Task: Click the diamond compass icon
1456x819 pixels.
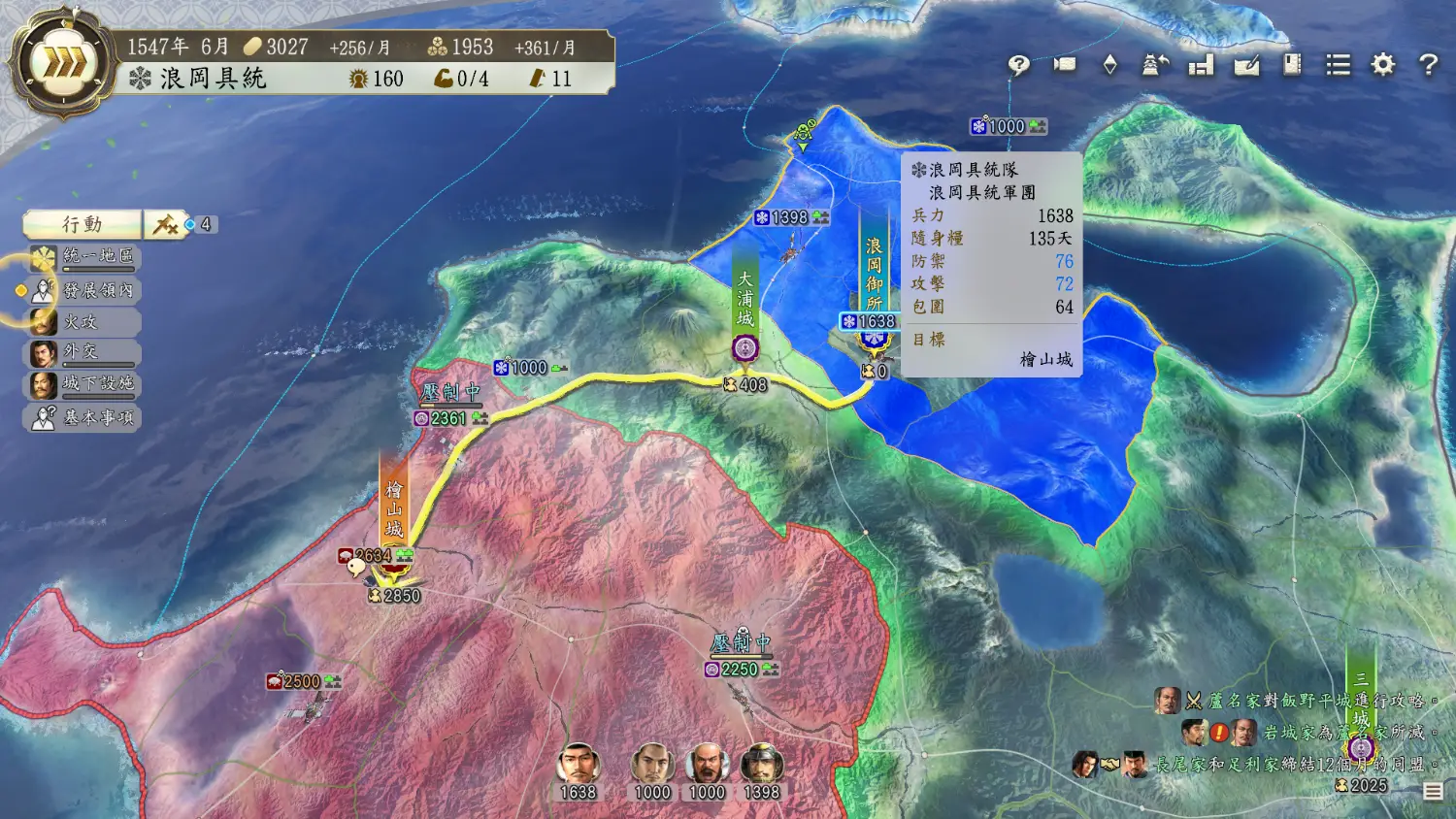Action: click(1109, 65)
